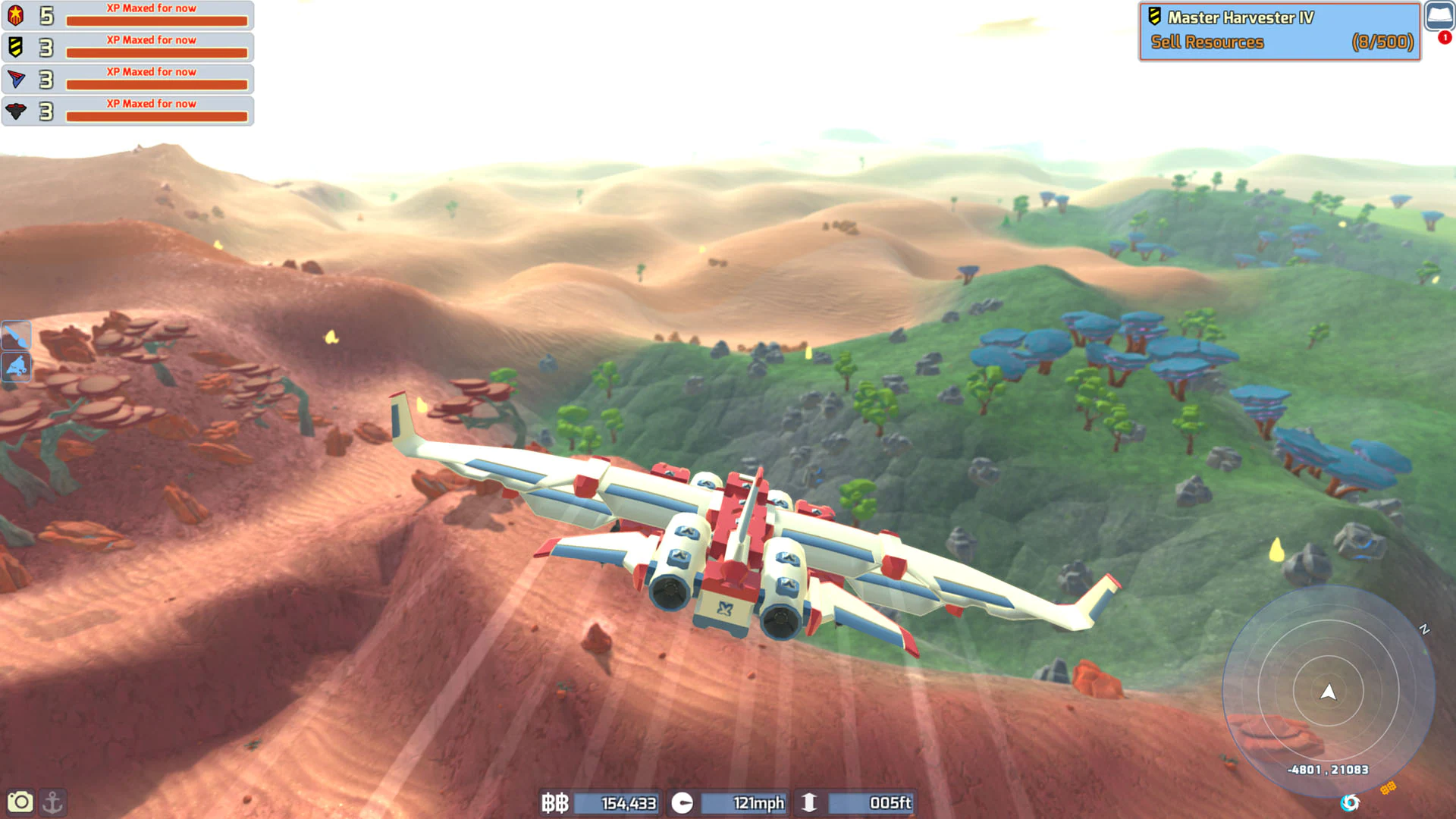Click the altitude indicator icon beside 005ft
The image size is (1456, 819).
pyautogui.click(x=811, y=803)
